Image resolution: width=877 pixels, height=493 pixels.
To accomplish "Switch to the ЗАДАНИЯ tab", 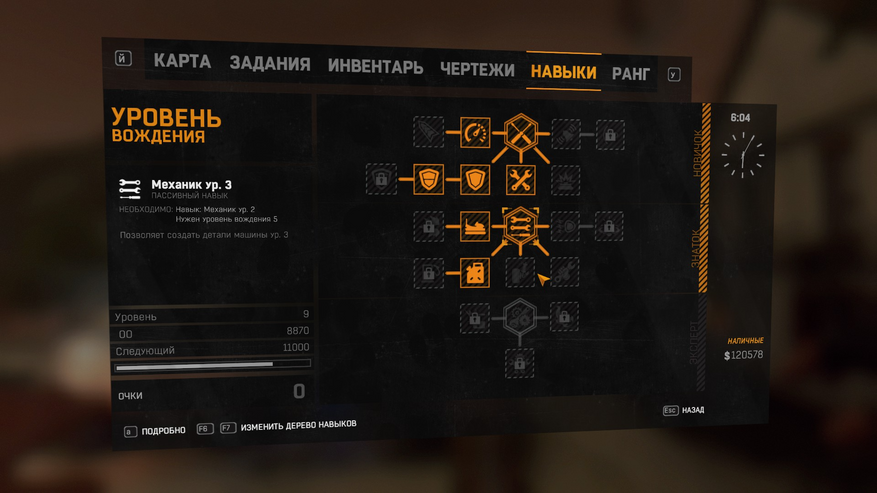I will click(269, 64).
